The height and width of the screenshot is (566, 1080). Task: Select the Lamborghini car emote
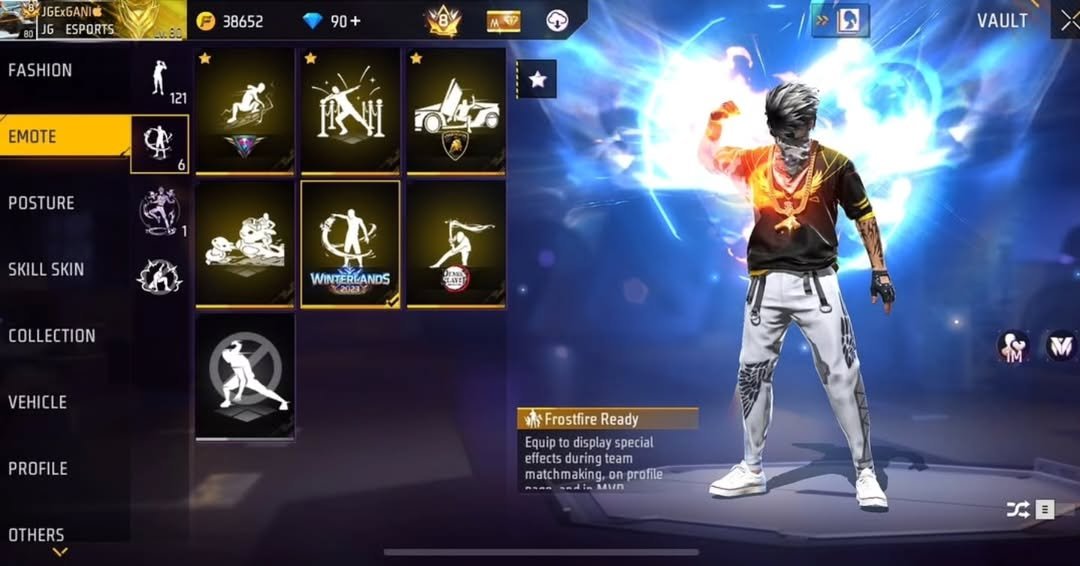pos(456,111)
